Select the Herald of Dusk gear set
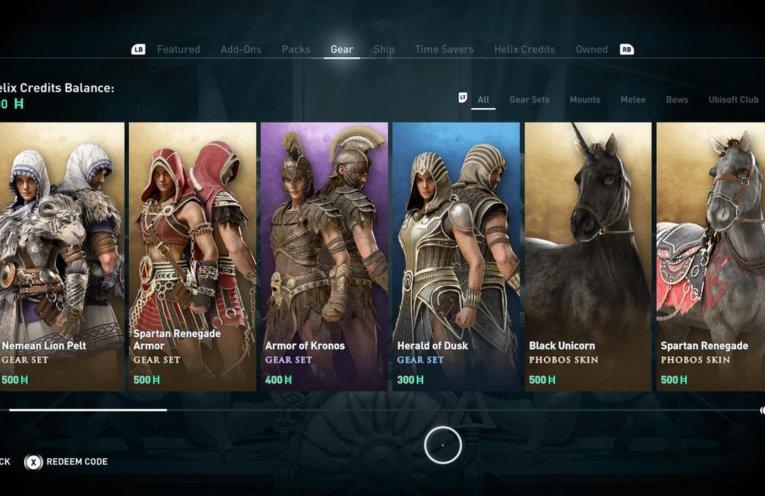This screenshot has width=765, height=496. 456,256
